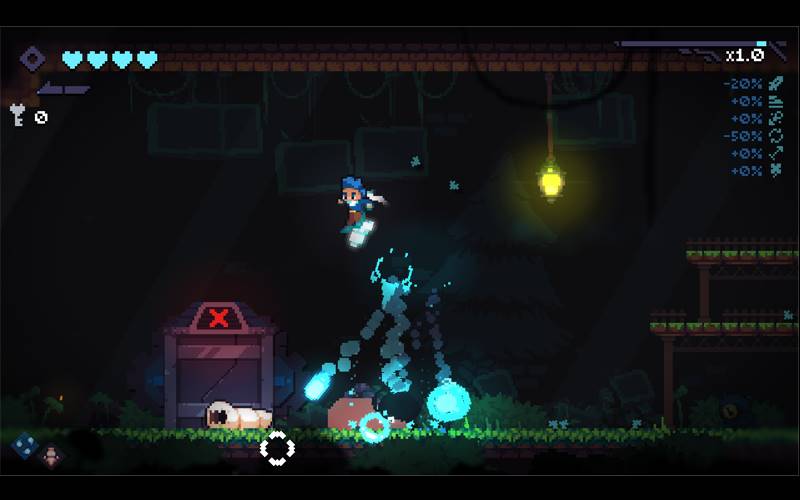Click the purple diamond emblem beside hearts
Image resolution: width=800 pixels, height=500 pixels.
tap(33, 59)
